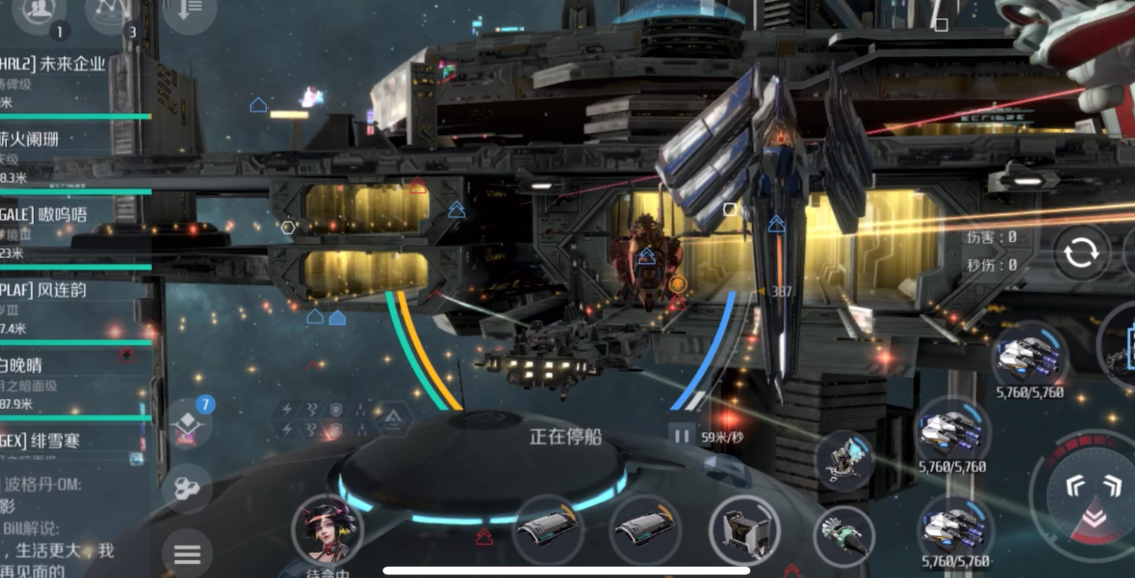Open the hamburger main menu button
Viewport: 1135px width, 578px height.
(x=187, y=553)
